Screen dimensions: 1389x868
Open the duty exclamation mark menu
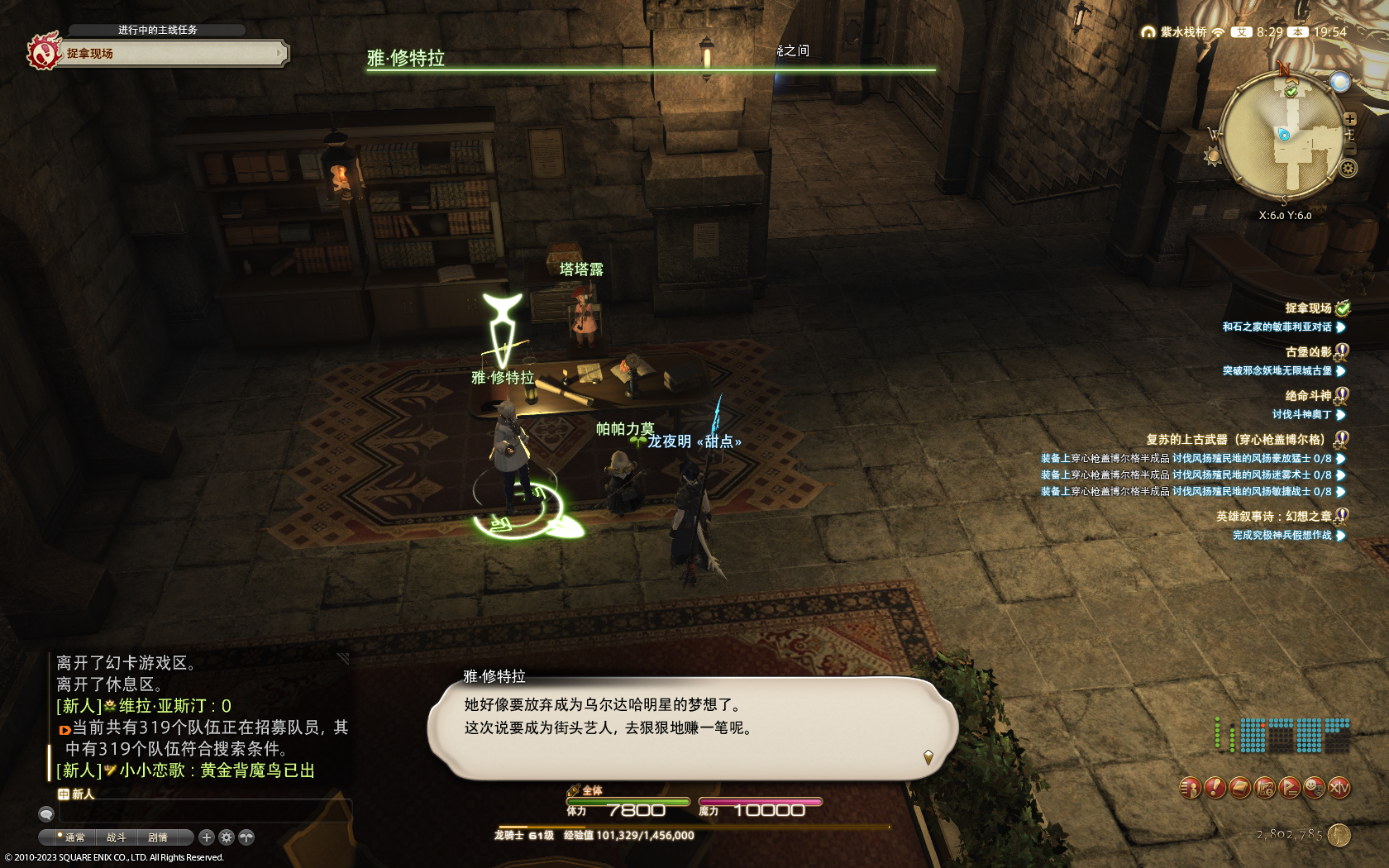1215,788
